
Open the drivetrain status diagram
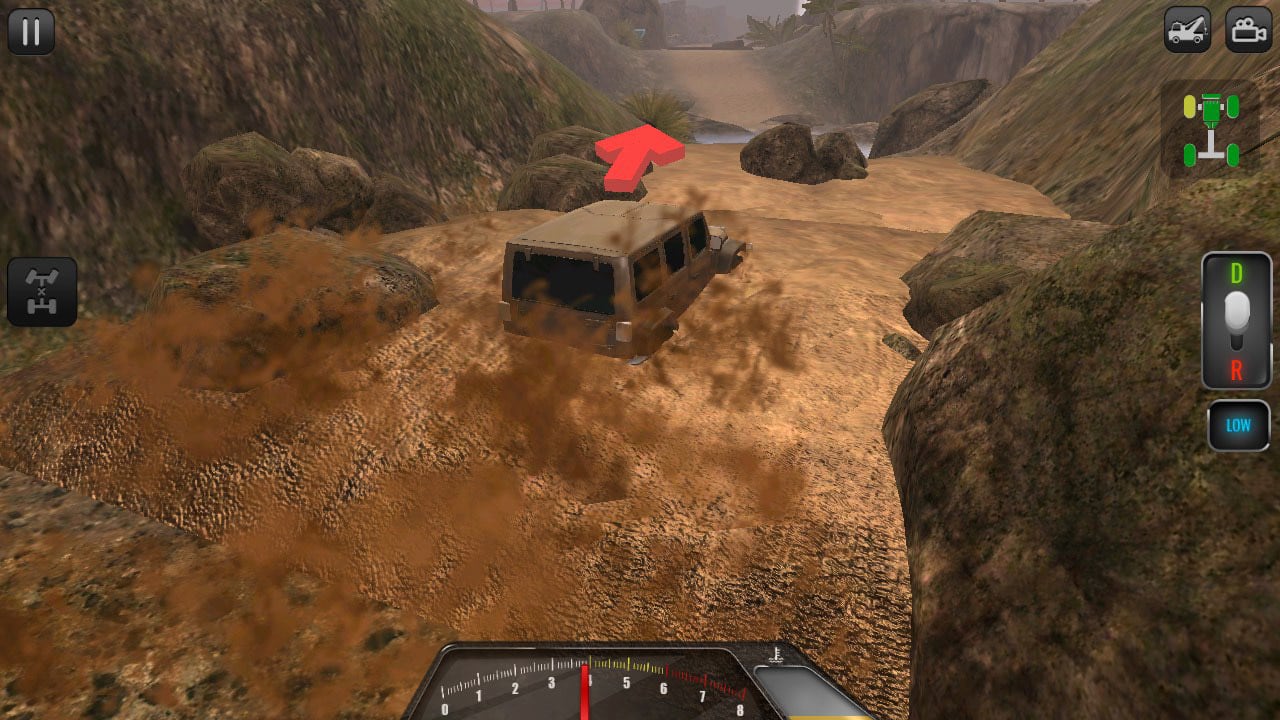(1211, 130)
